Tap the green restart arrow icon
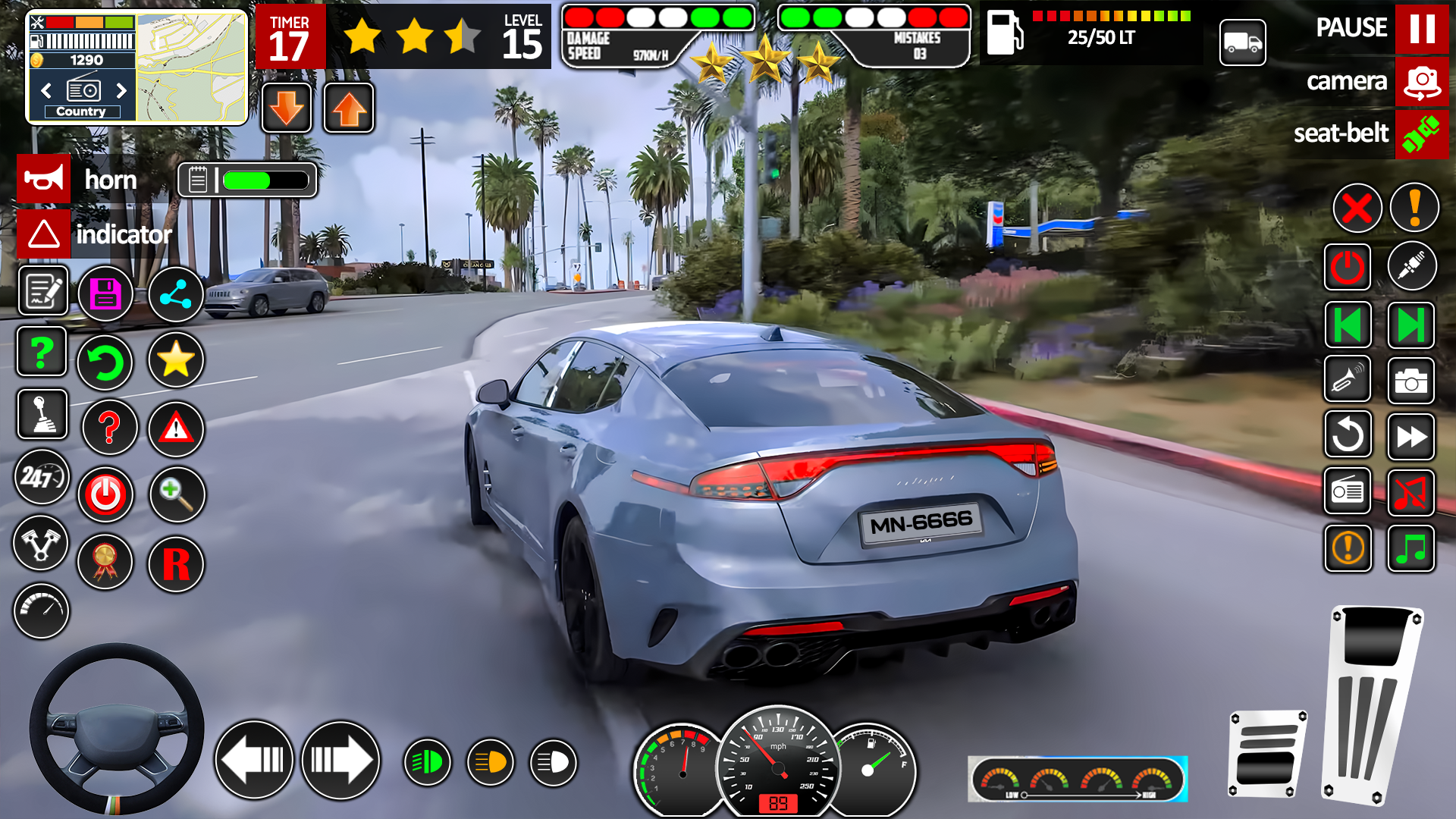1456x819 pixels. coord(105,362)
